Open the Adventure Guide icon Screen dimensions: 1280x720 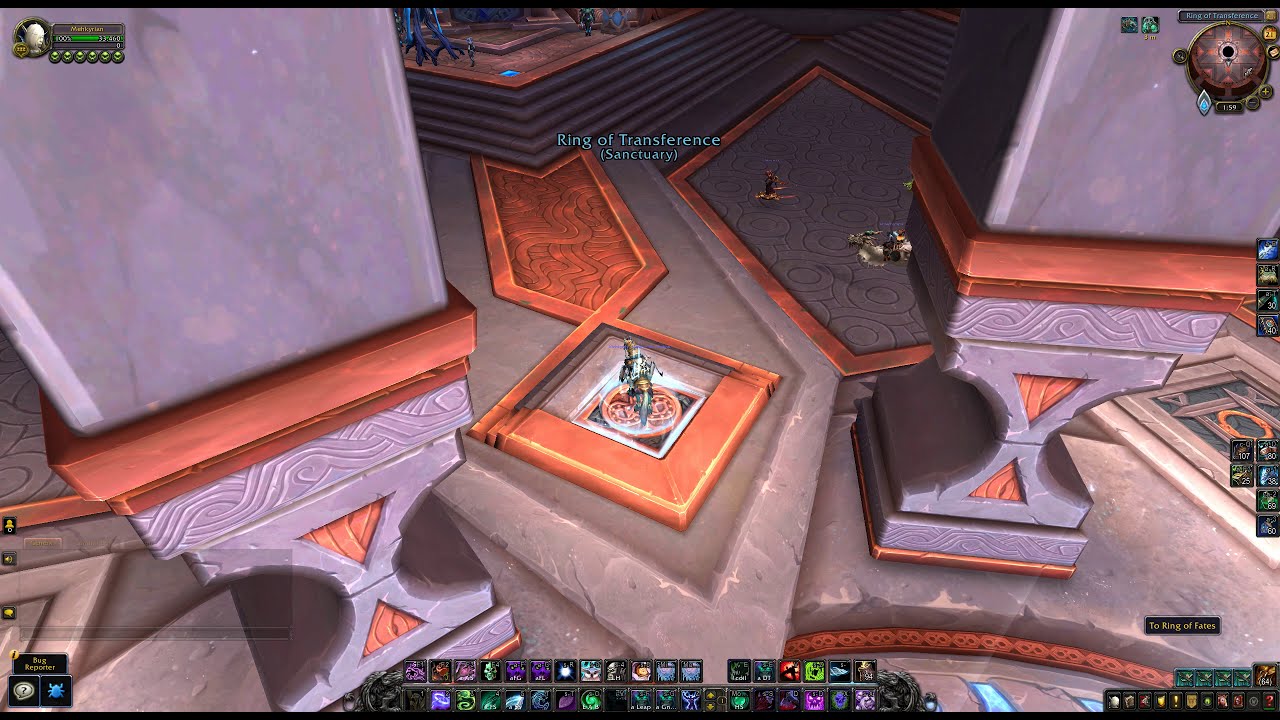coord(1238,701)
